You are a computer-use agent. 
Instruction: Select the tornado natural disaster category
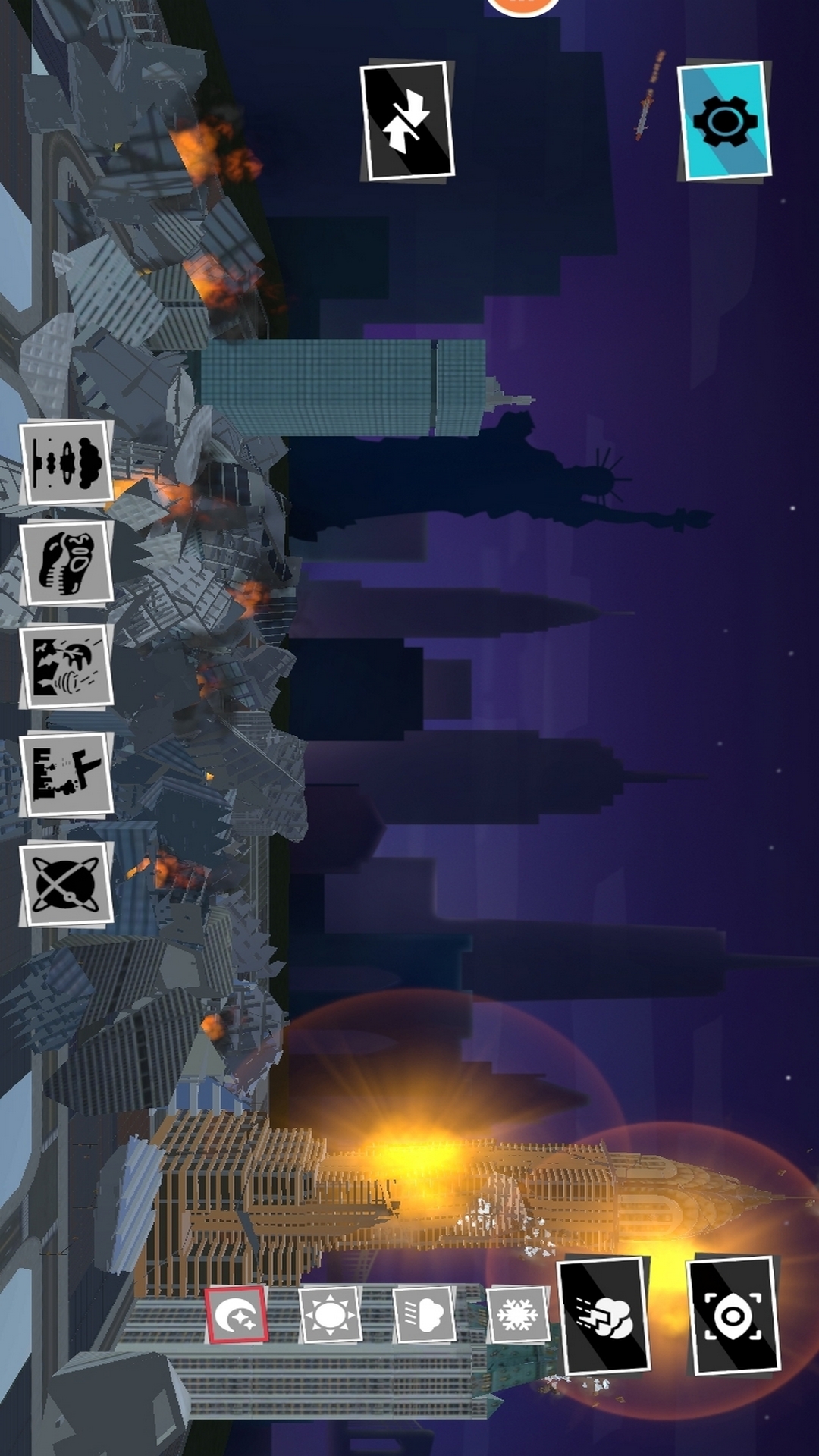[67, 666]
